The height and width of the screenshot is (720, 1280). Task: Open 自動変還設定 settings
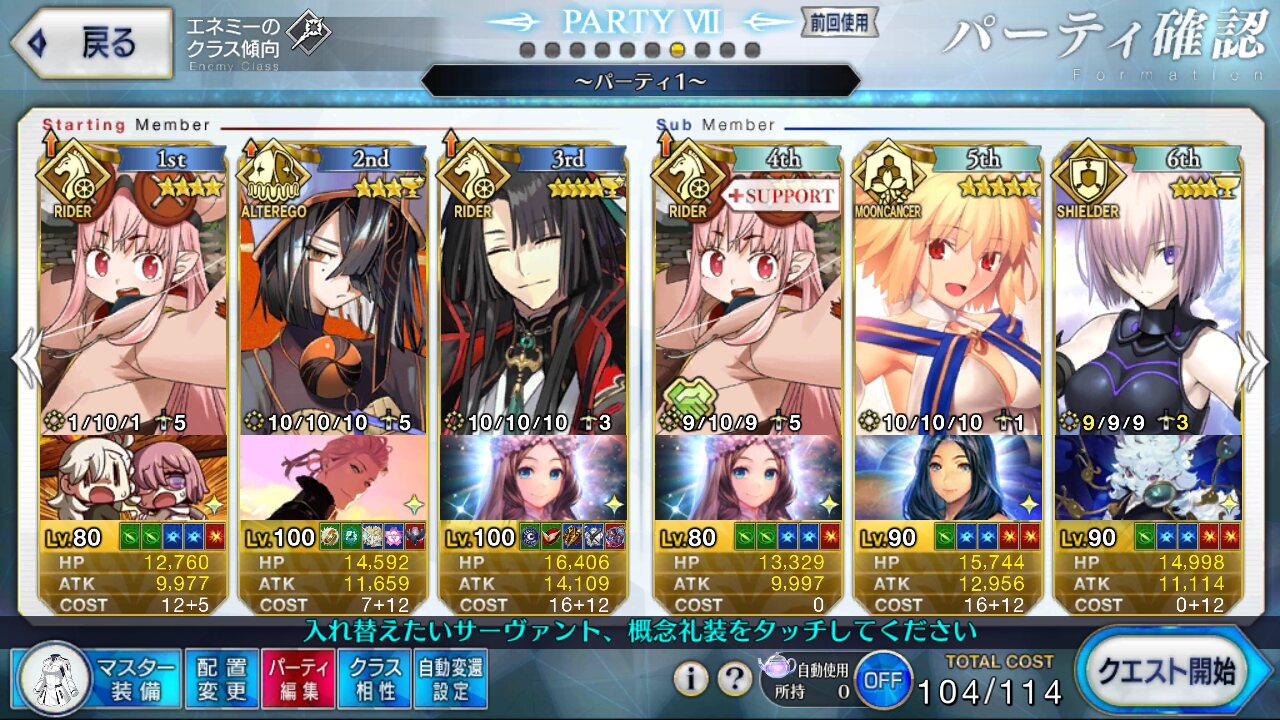tap(449, 678)
